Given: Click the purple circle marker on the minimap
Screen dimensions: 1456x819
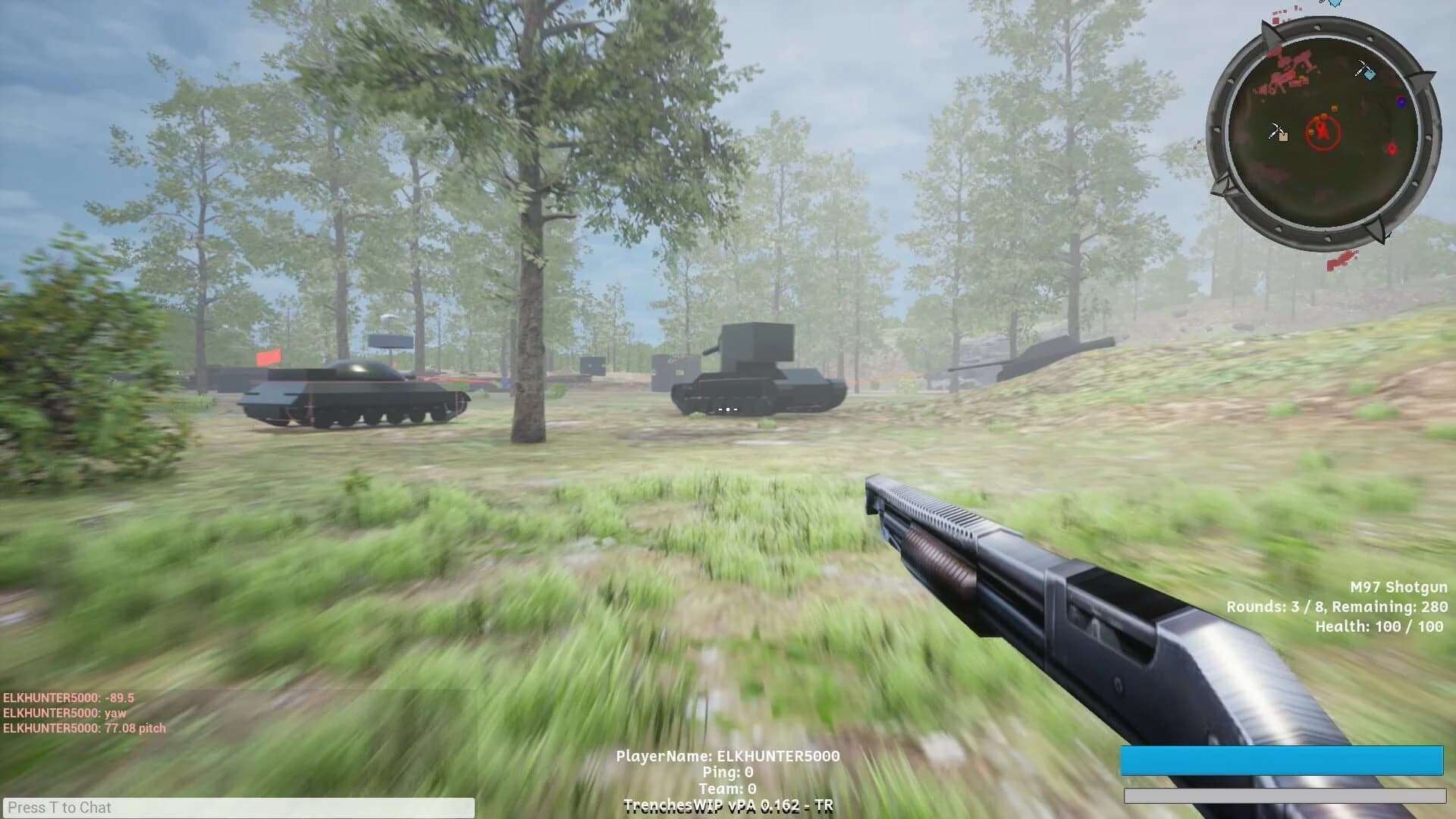Looking at the screenshot, I should click(1401, 102).
